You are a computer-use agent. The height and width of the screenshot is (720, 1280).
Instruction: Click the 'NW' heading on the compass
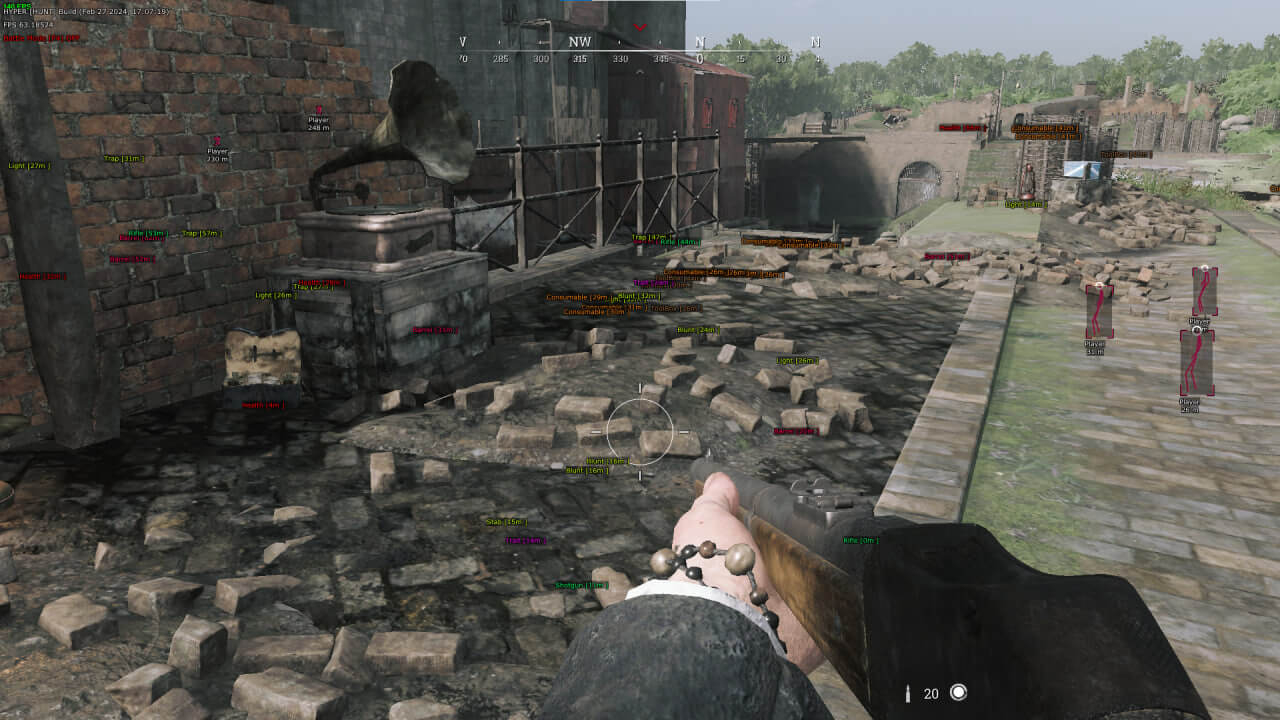580,43
